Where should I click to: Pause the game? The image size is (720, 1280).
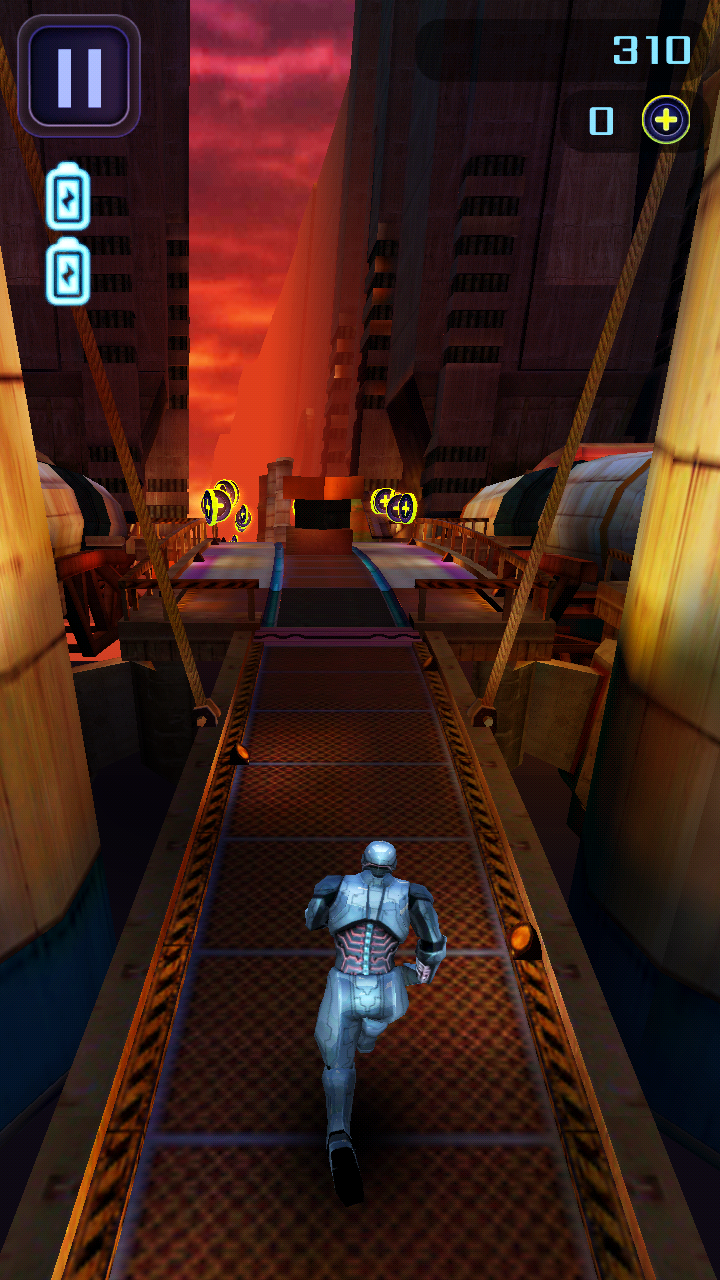pos(79,75)
